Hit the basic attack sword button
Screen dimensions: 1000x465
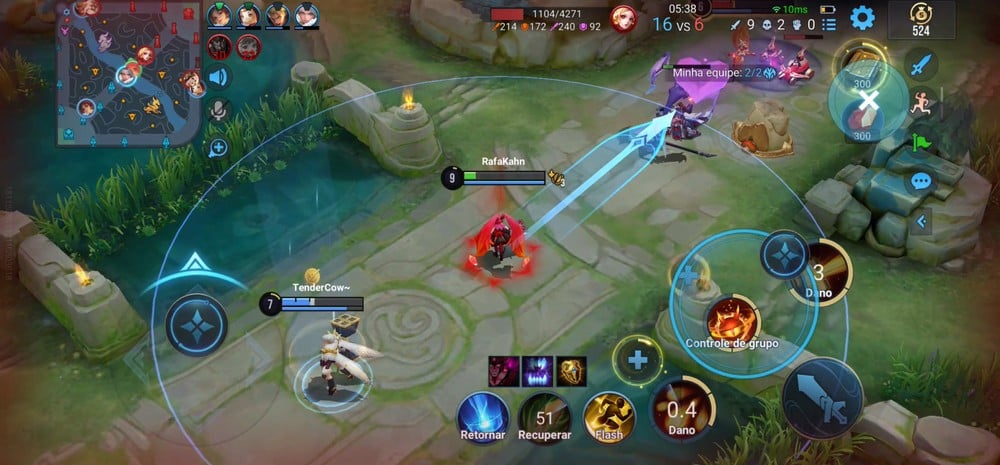tap(822, 393)
